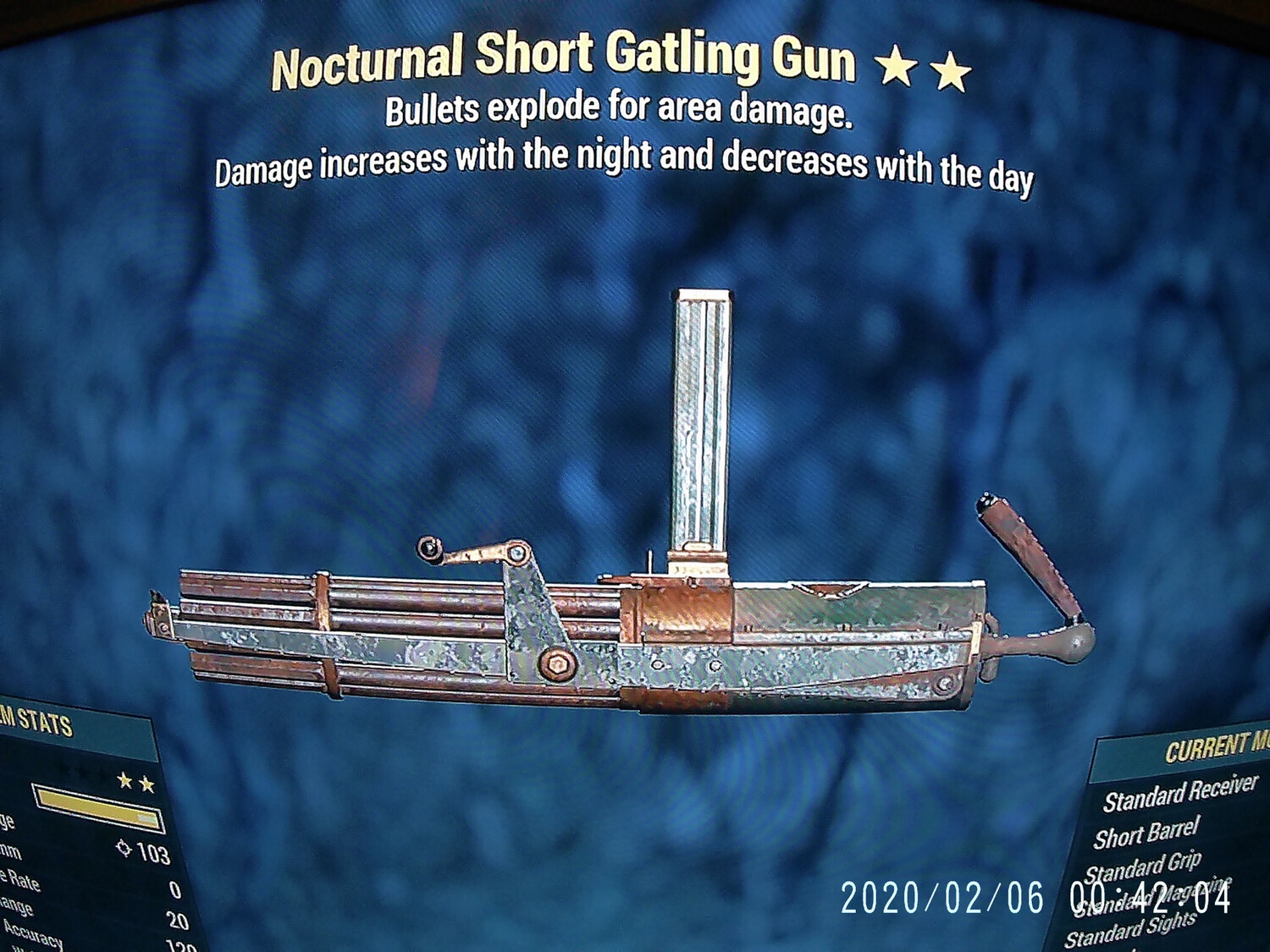Image resolution: width=1270 pixels, height=952 pixels.
Task: Click the Accuracy stat value 120
Action: tap(179, 945)
